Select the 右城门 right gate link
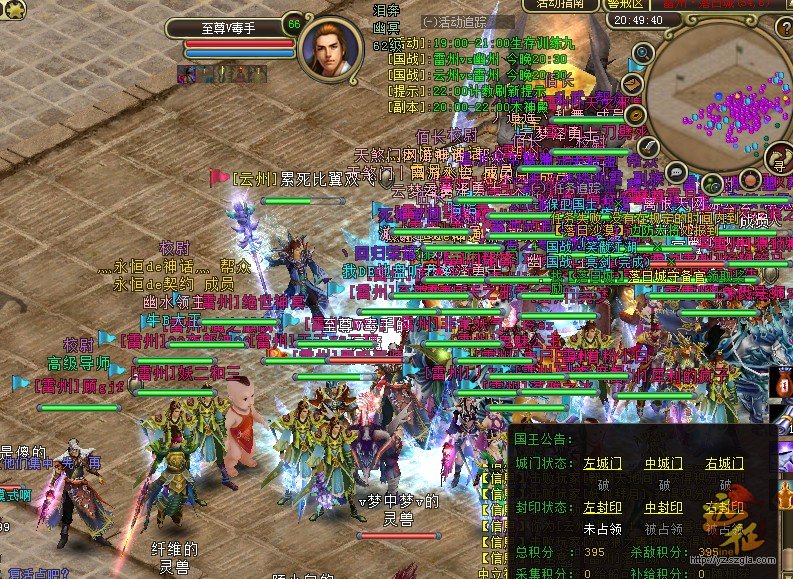The width and height of the screenshot is (793, 579). (724, 464)
